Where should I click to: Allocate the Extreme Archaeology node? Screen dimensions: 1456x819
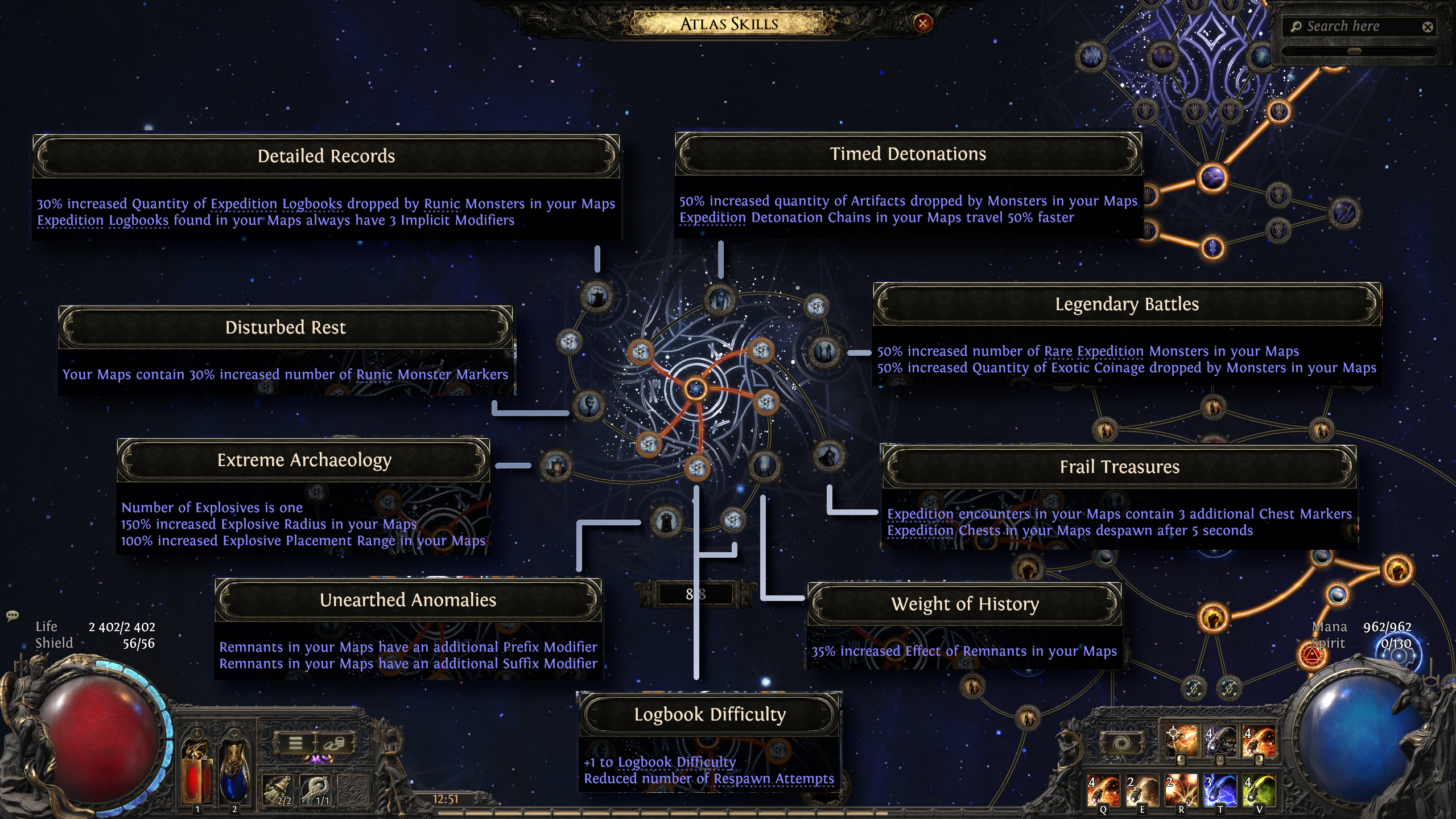click(x=555, y=466)
